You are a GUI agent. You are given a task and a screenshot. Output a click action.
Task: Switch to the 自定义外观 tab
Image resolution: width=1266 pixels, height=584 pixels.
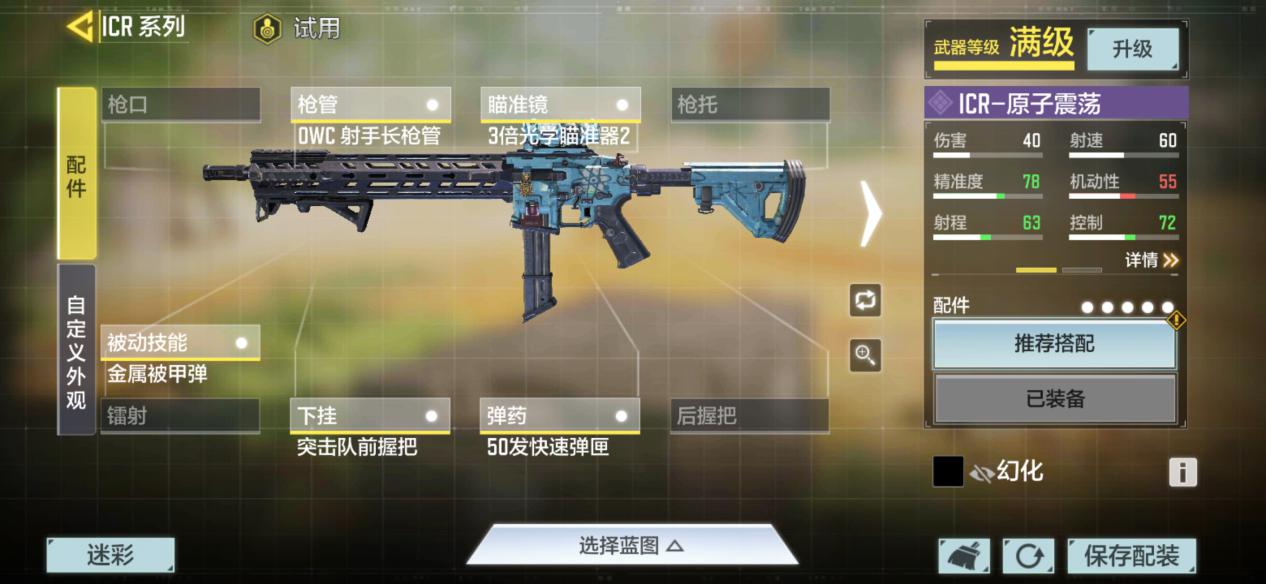pyautogui.click(x=76, y=349)
